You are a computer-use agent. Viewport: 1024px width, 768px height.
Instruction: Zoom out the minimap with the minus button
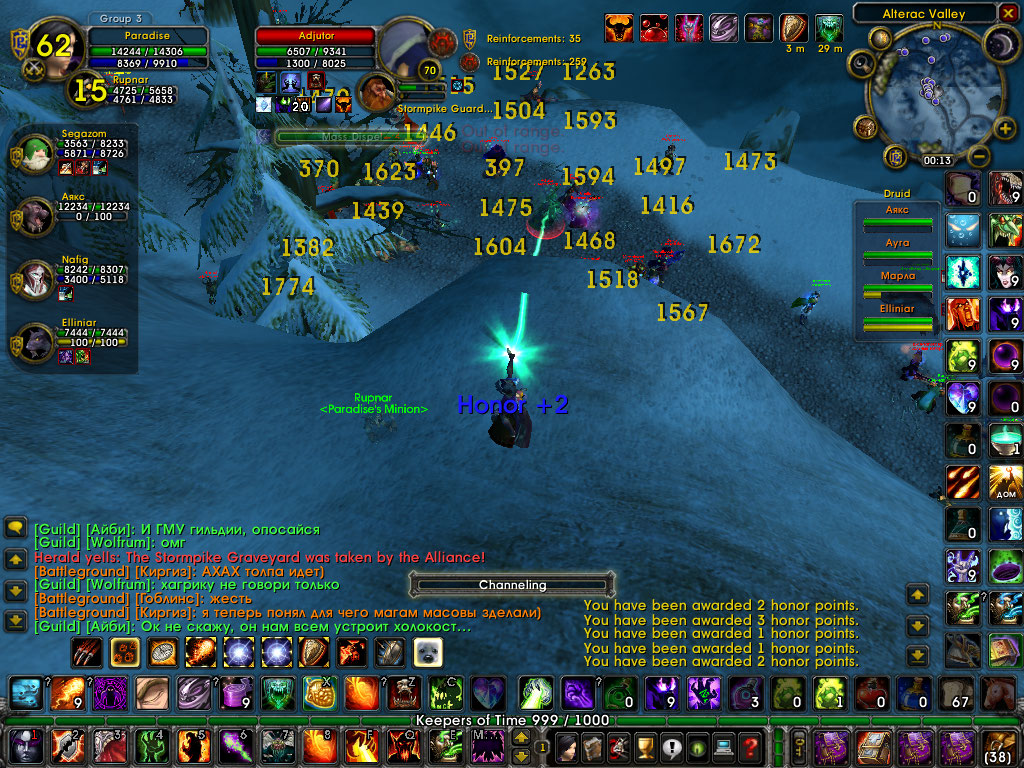coord(979,157)
